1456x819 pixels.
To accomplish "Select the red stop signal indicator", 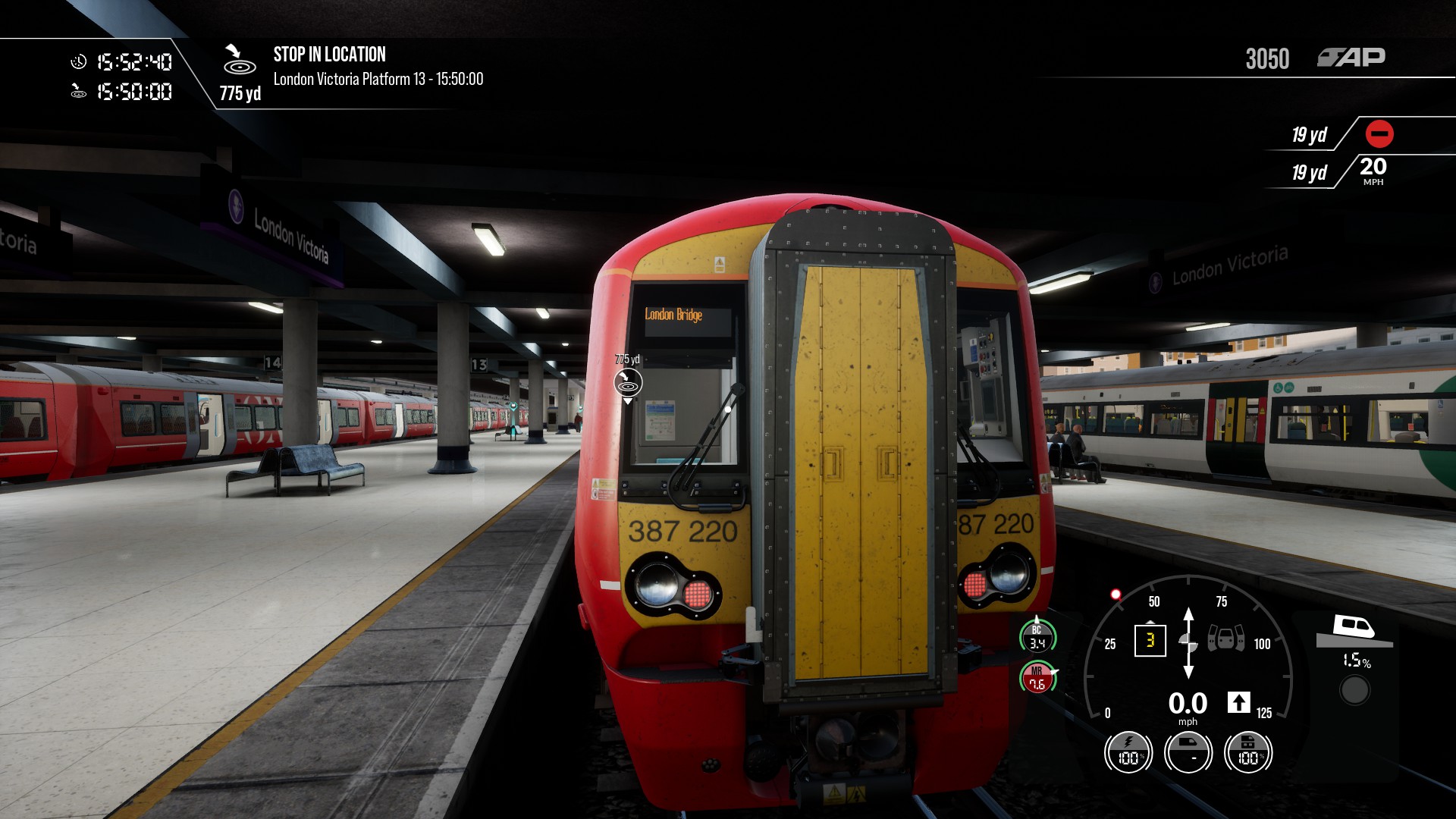I will (x=1379, y=134).
